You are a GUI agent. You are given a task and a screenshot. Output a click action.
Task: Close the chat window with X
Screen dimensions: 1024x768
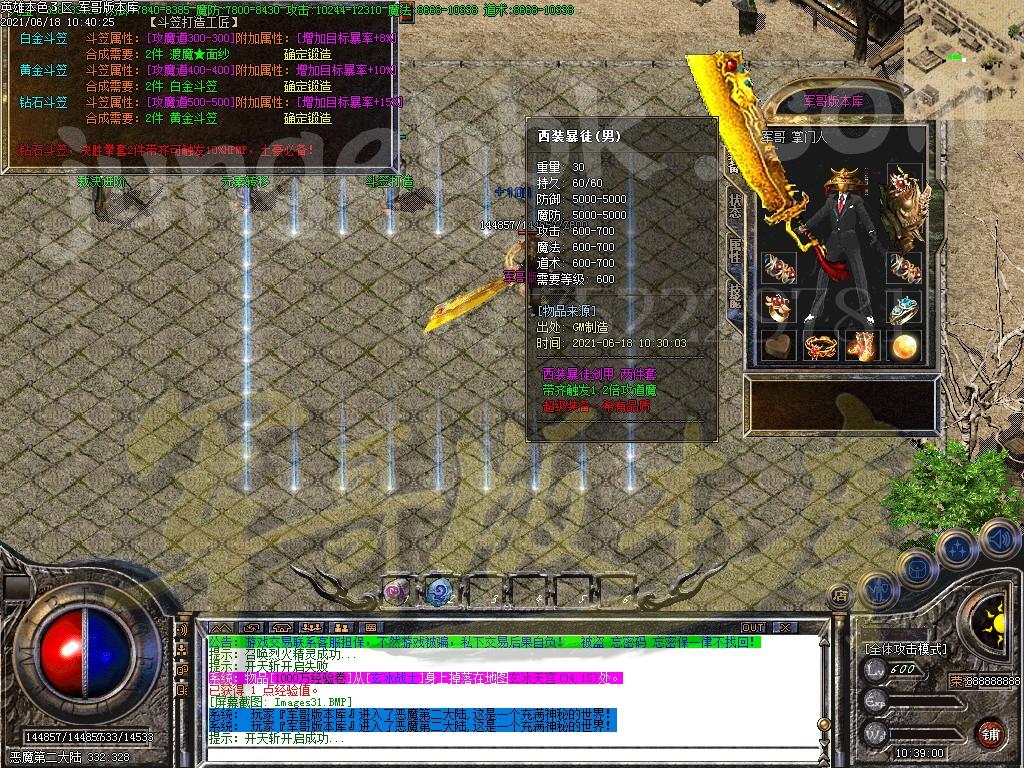click(786, 627)
